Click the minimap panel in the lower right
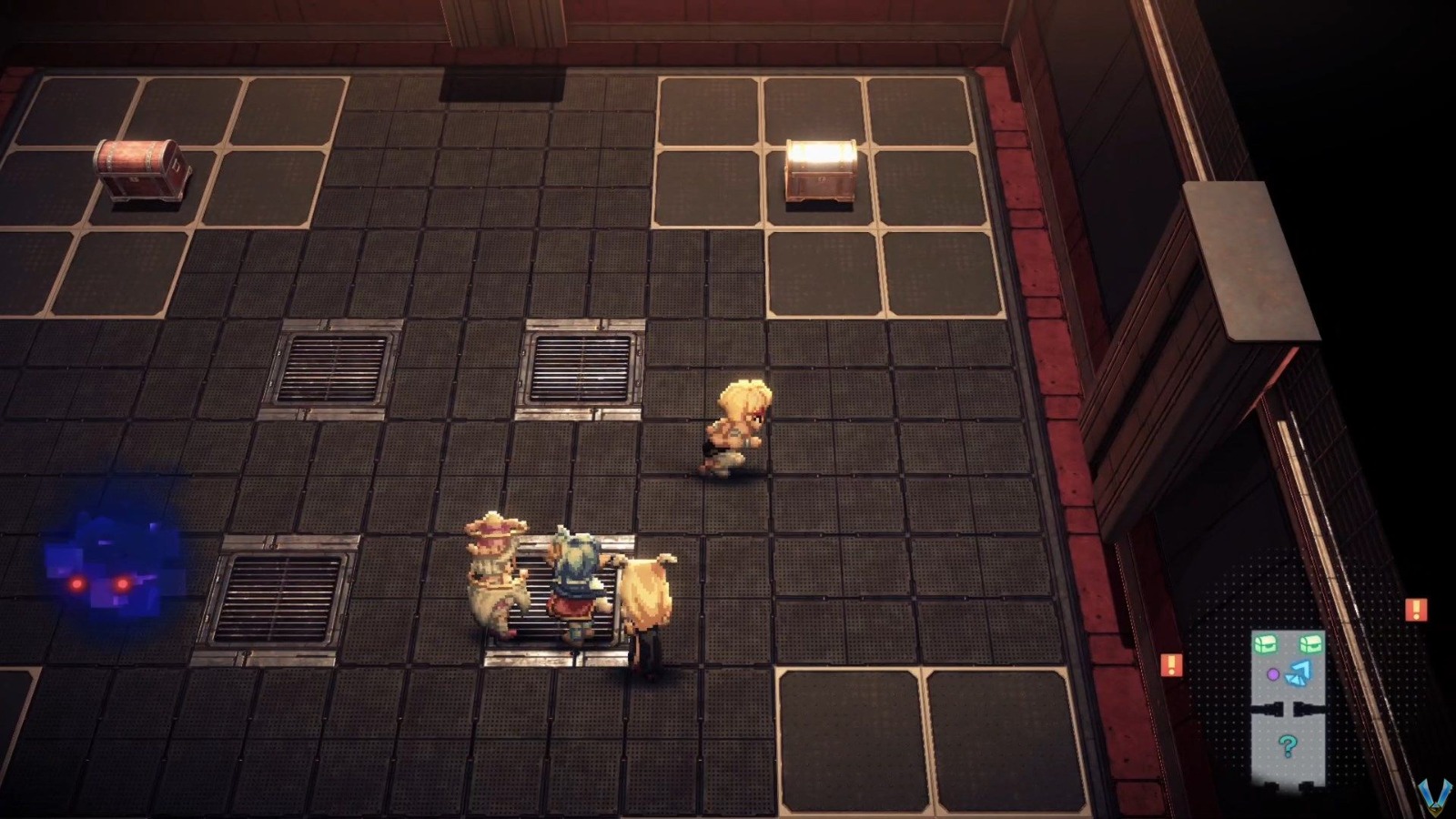The width and height of the screenshot is (1456, 819). click(x=1288, y=705)
